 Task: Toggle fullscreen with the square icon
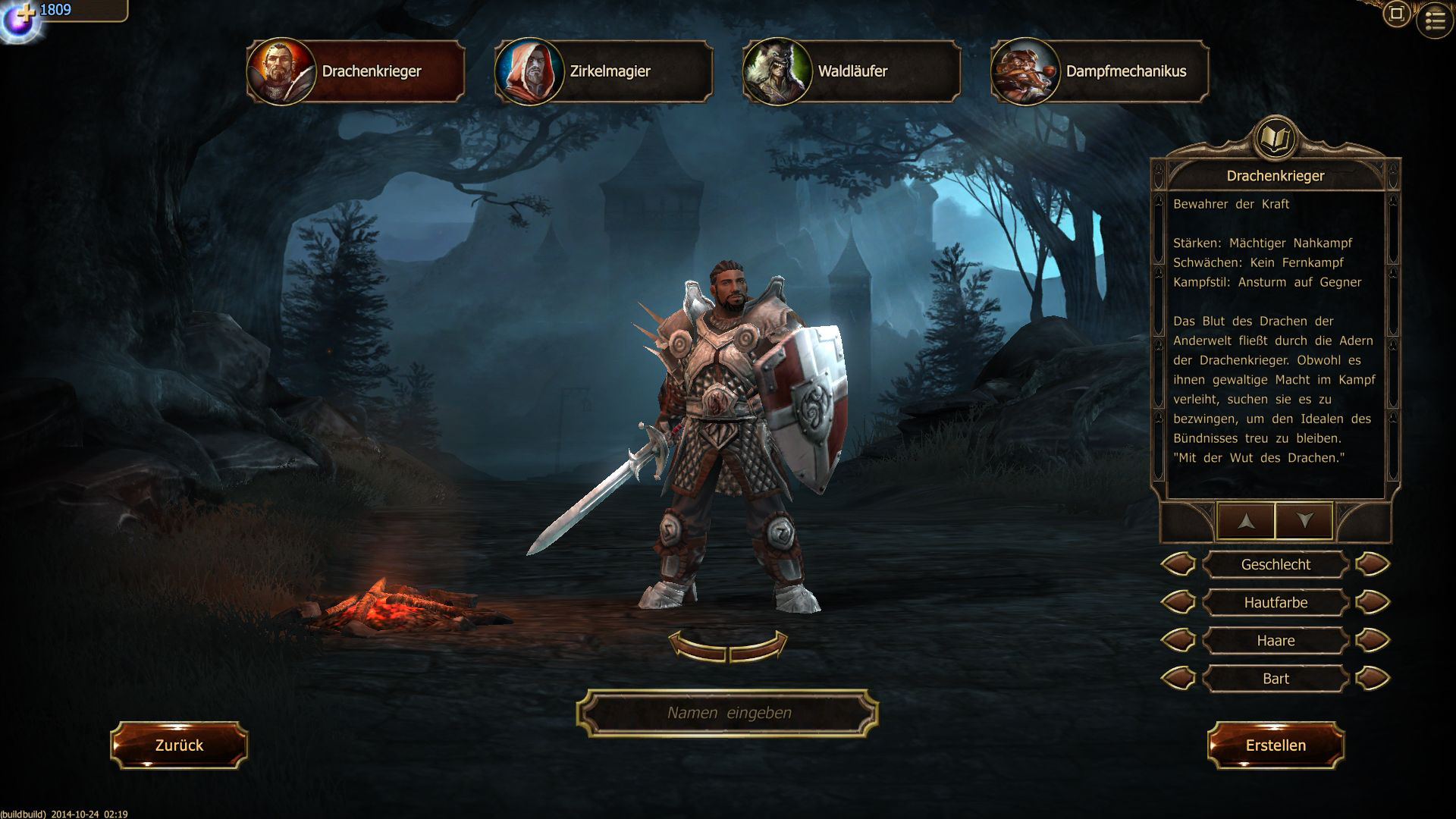click(x=1396, y=14)
